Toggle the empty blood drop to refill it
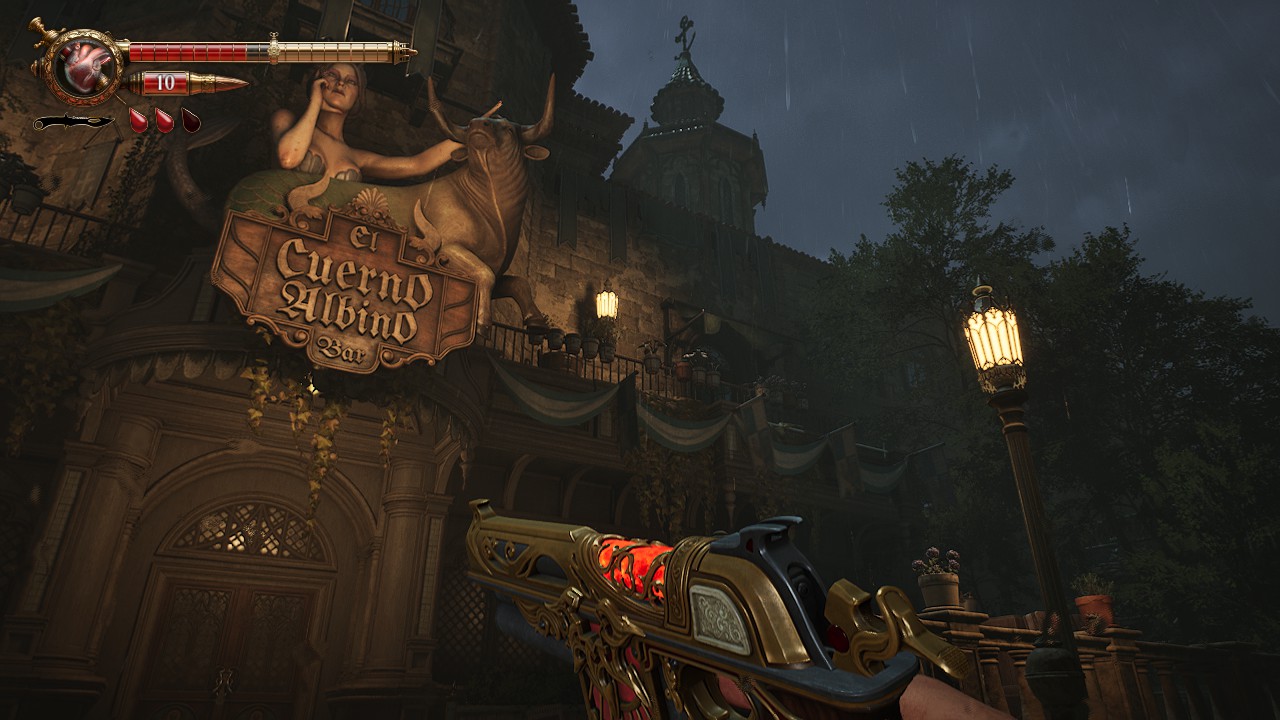This screenshot has width=1280, height=720. [x=189, y=121]
